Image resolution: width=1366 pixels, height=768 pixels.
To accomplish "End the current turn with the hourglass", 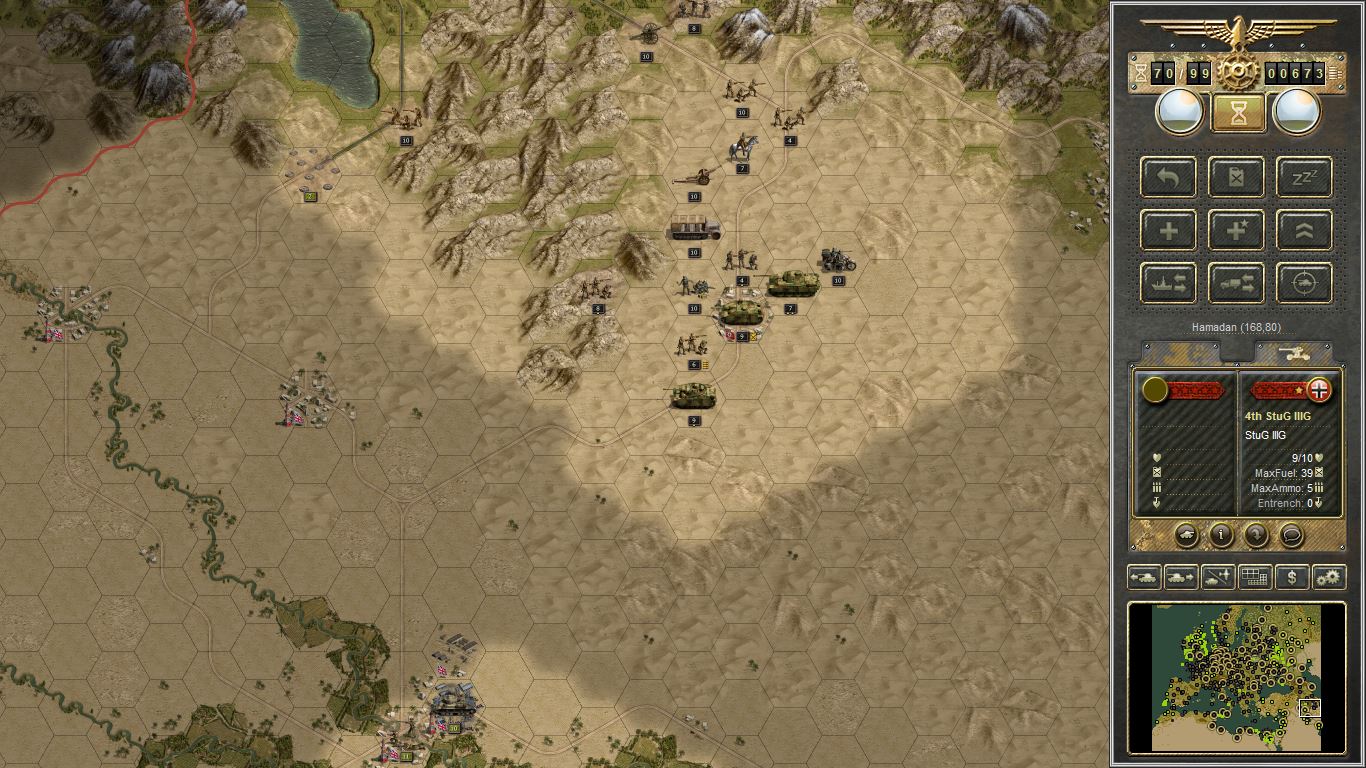I will tap(1237, 111).
